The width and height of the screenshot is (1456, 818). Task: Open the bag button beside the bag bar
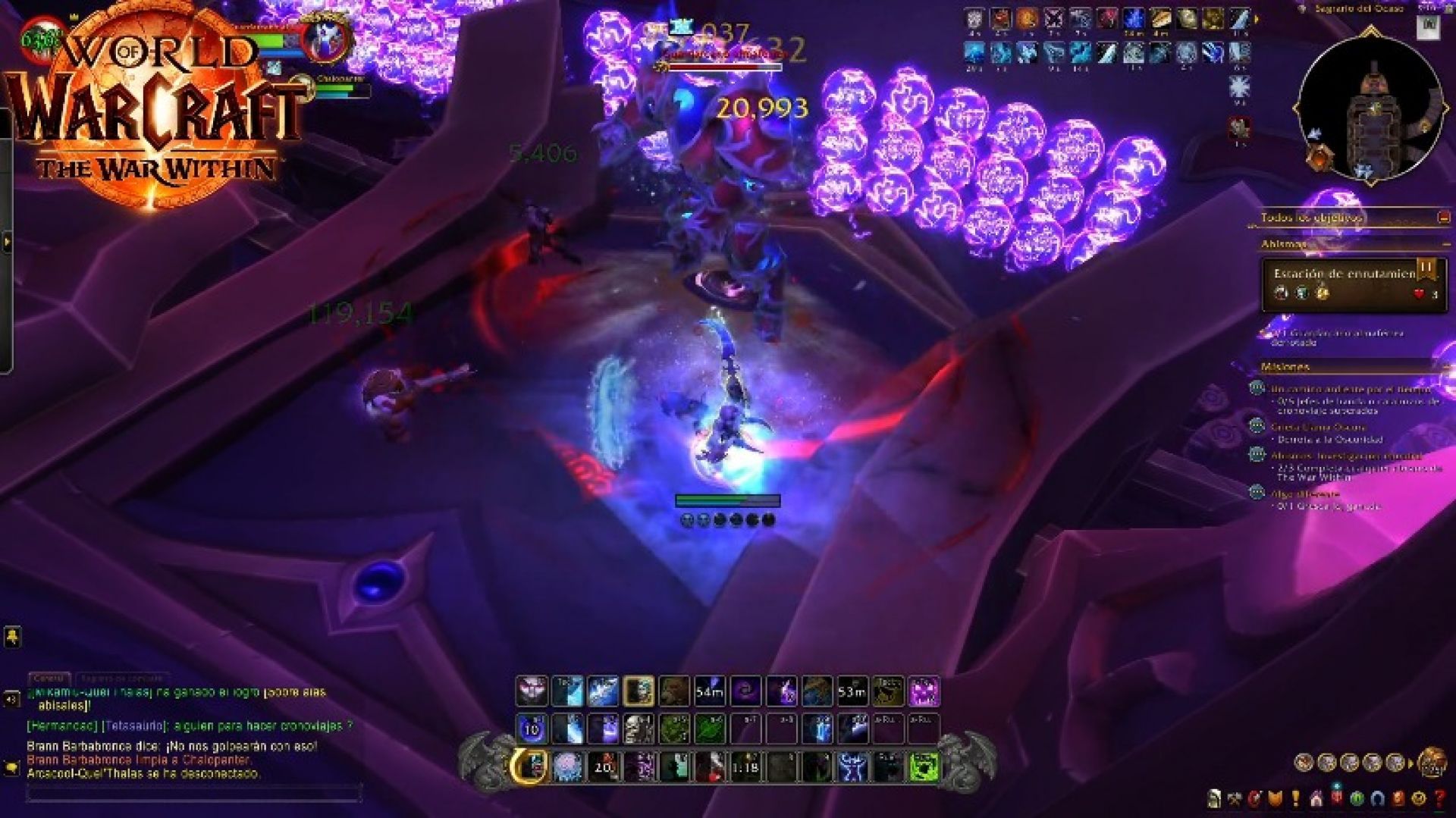1431,762
